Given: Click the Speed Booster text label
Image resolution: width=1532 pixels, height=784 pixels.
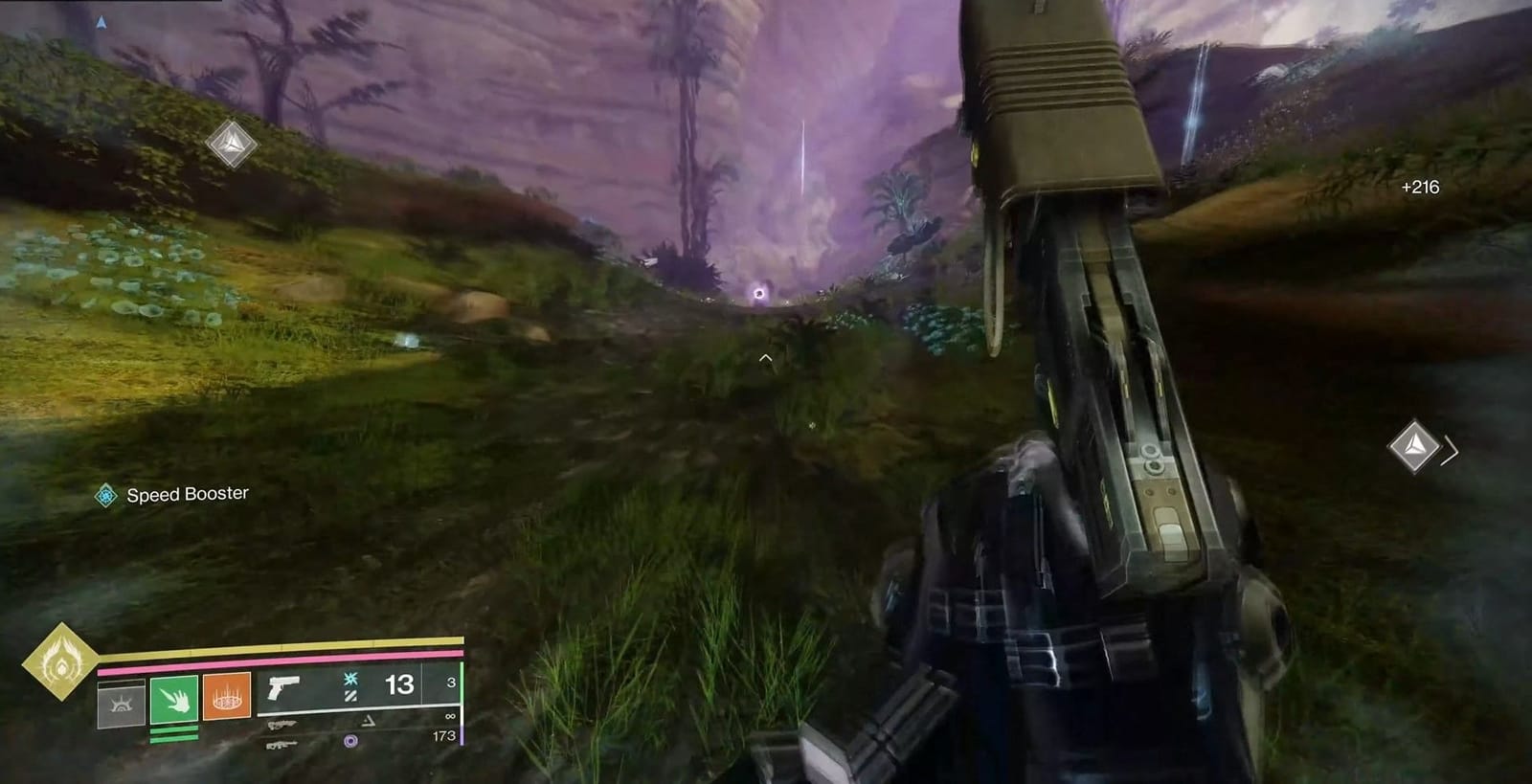Looking at the screenshot, I should (x=188, y=496).
